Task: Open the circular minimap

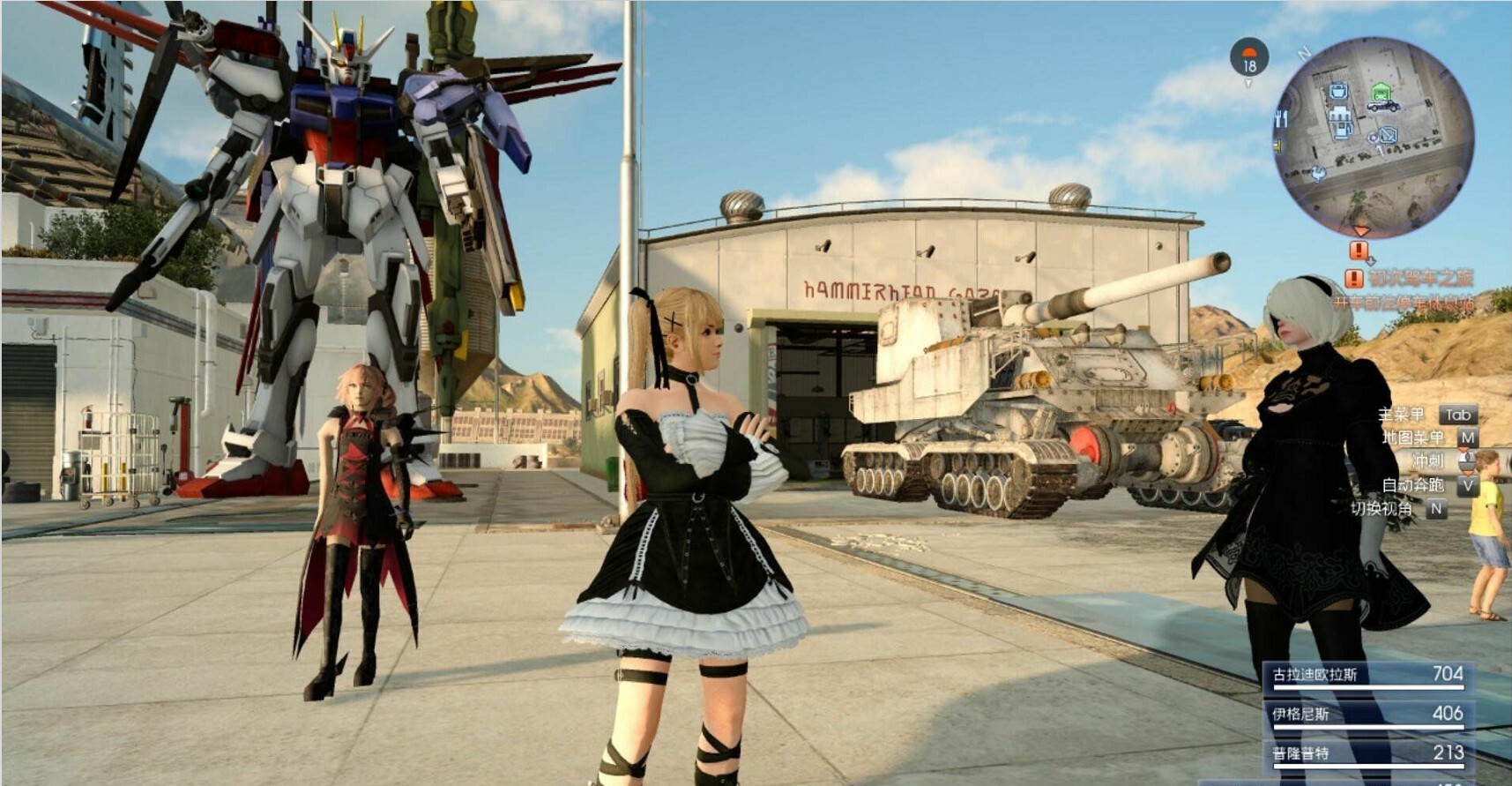Action: [1373, 138]
